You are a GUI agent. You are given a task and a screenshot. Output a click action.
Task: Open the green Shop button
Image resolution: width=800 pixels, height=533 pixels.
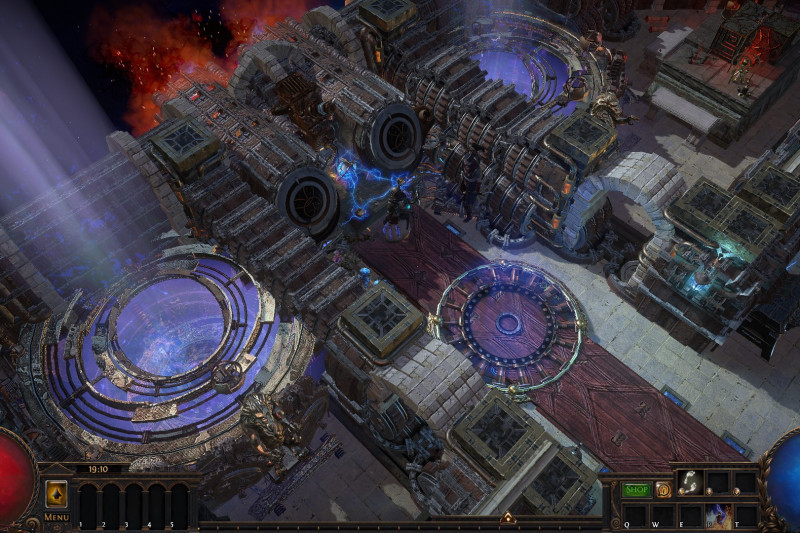[x=636, y=490]
